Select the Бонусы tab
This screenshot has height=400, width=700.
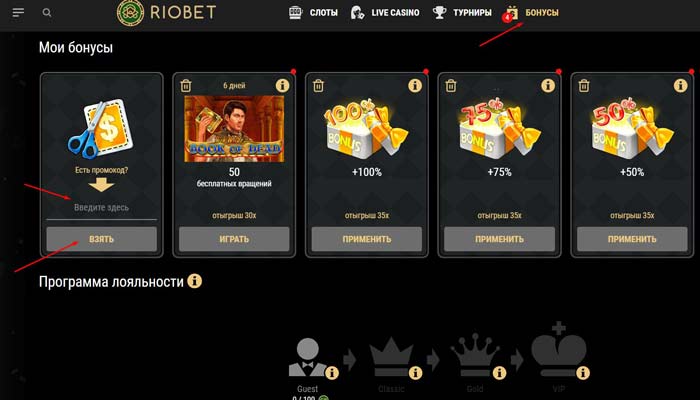[x=532, y=13]
